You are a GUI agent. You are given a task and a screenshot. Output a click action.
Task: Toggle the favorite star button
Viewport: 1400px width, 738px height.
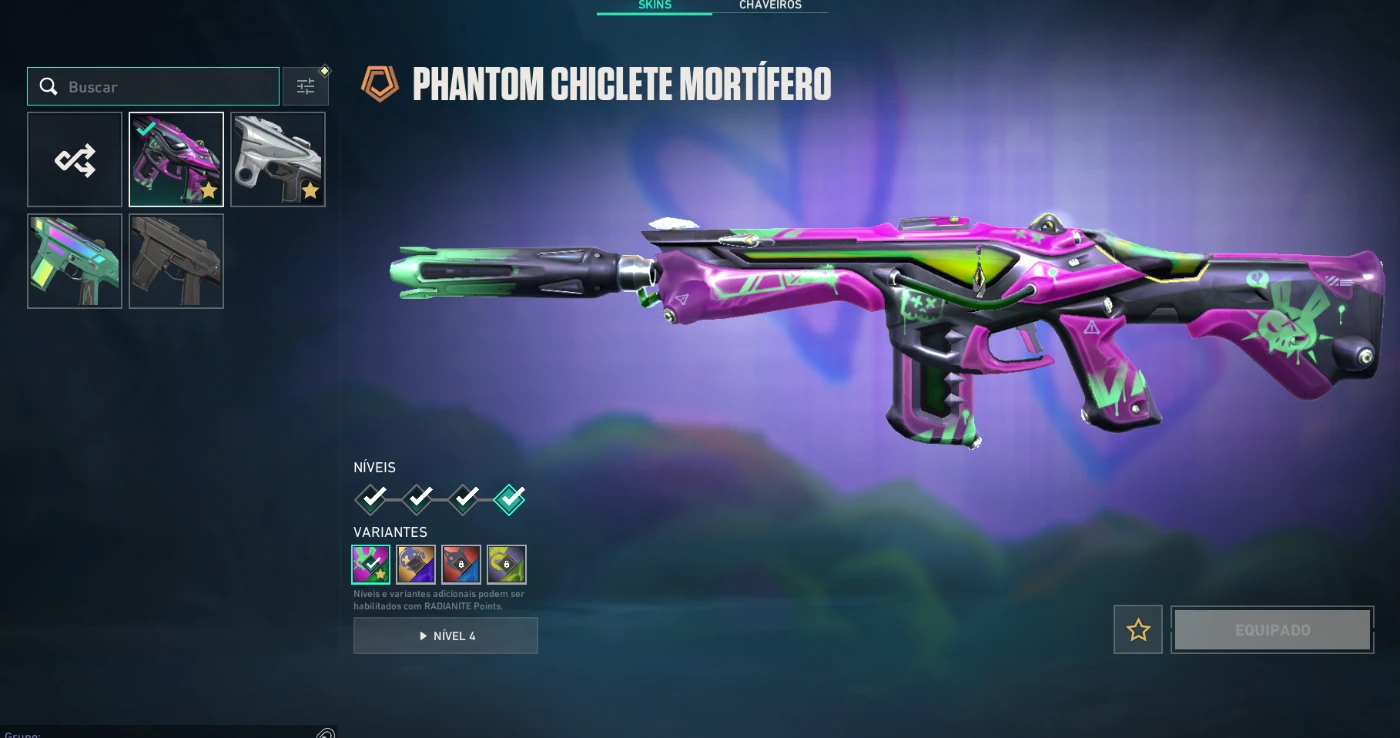tap(1138, 630)
